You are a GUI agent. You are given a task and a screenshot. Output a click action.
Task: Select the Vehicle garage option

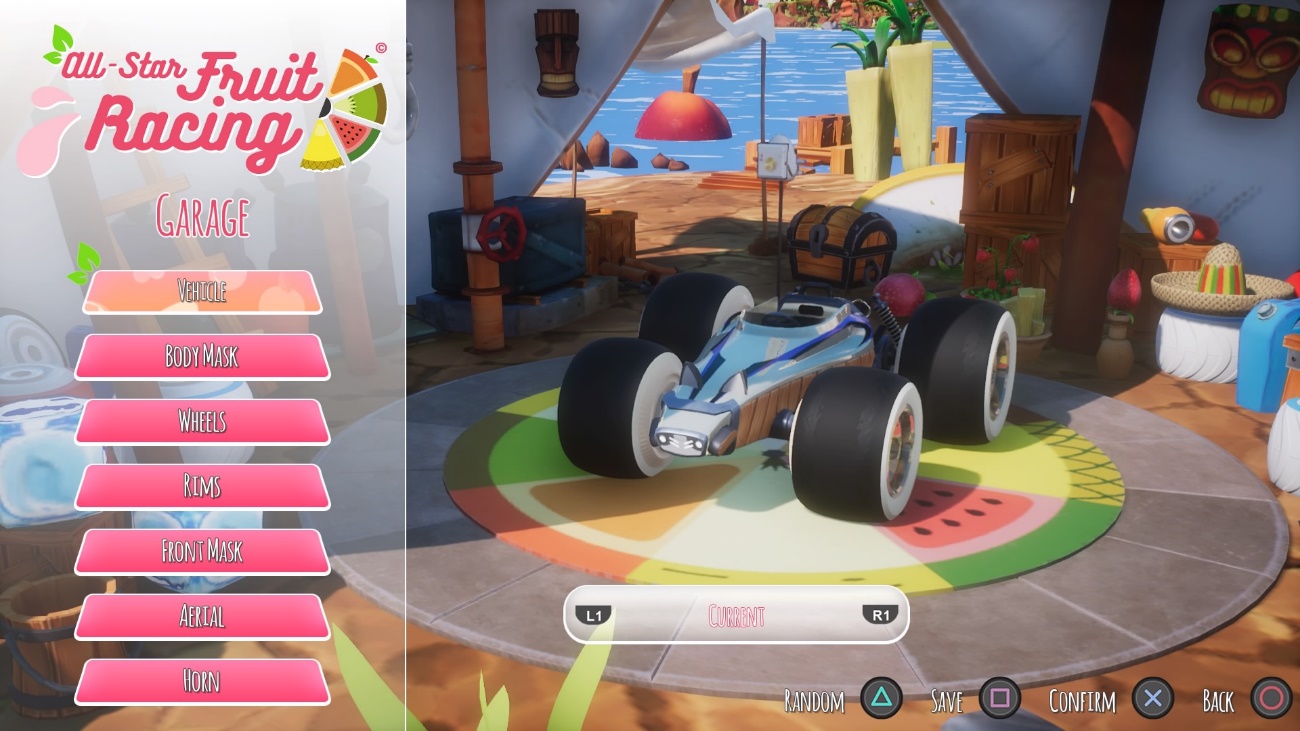coord(202,292)
